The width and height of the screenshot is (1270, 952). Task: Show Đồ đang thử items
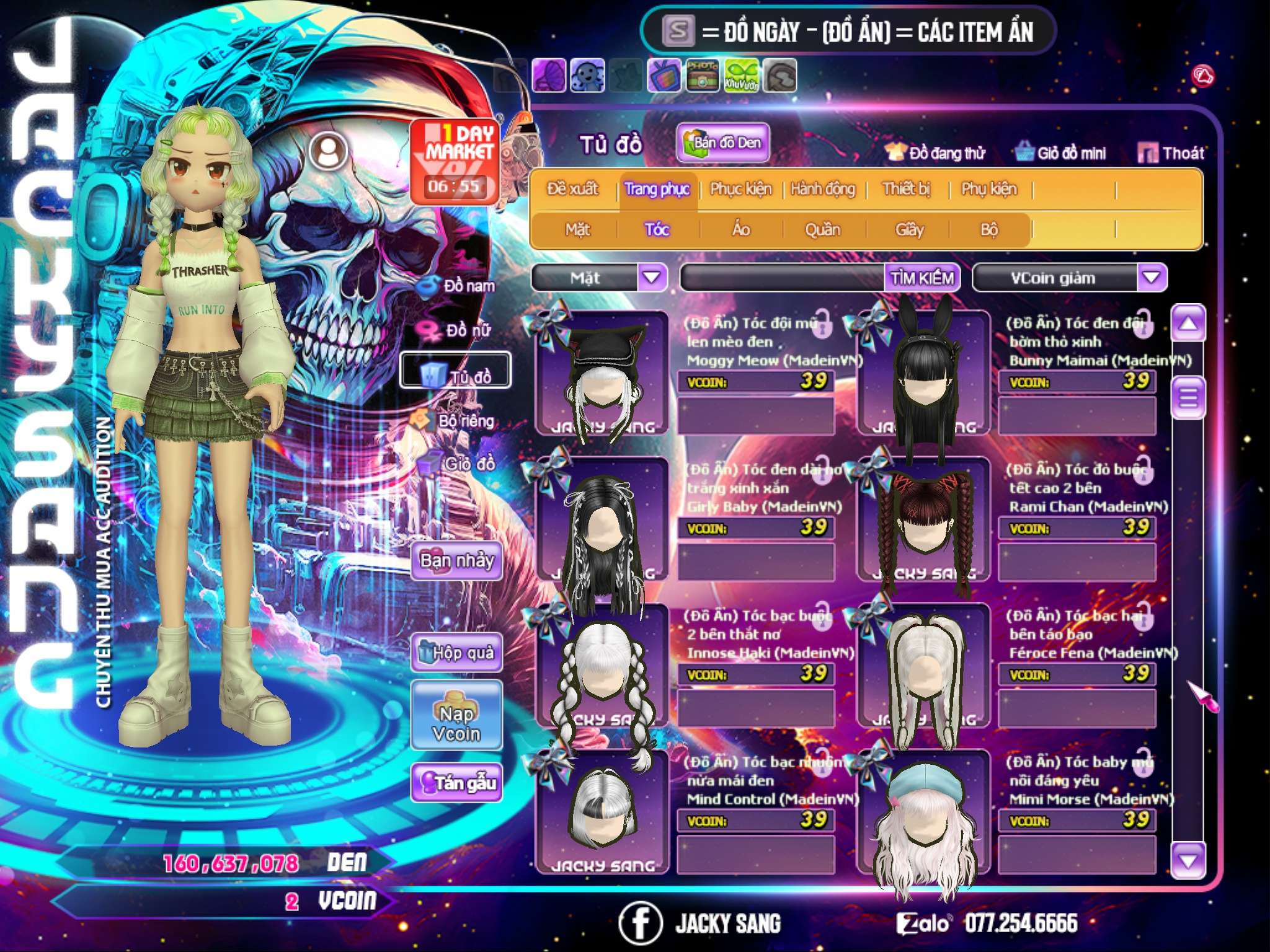936,153
